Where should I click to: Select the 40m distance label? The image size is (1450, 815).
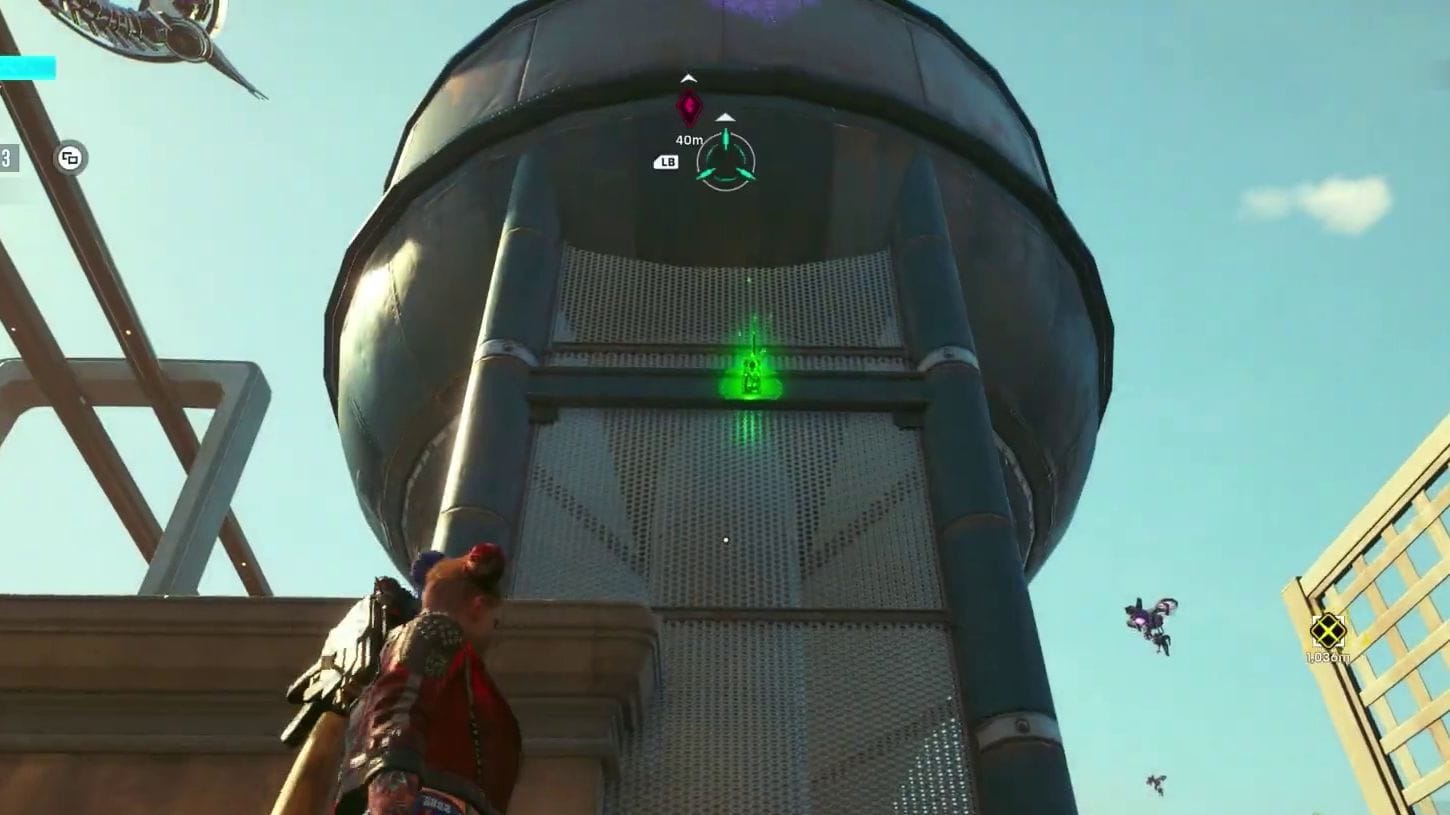(x=690, y=140)
